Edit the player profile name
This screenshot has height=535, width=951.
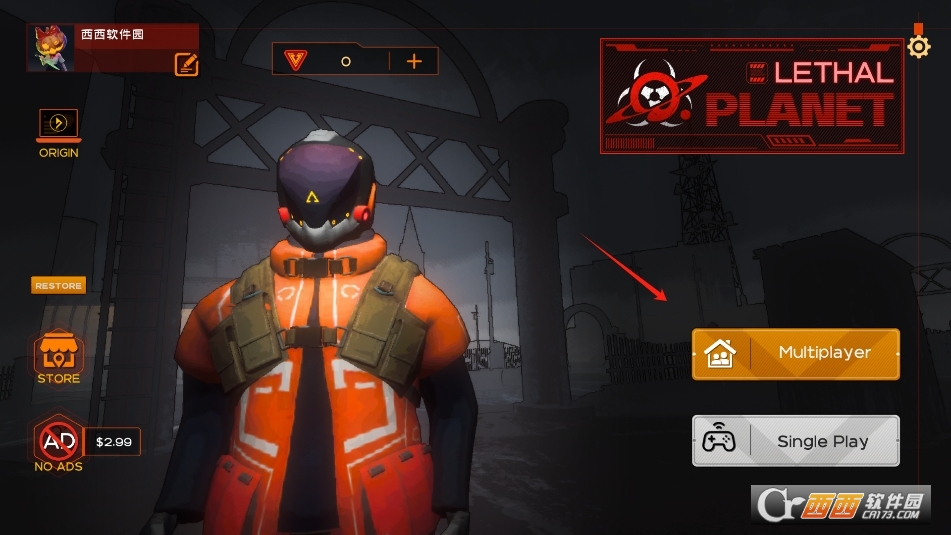click(x=186, y=64)
